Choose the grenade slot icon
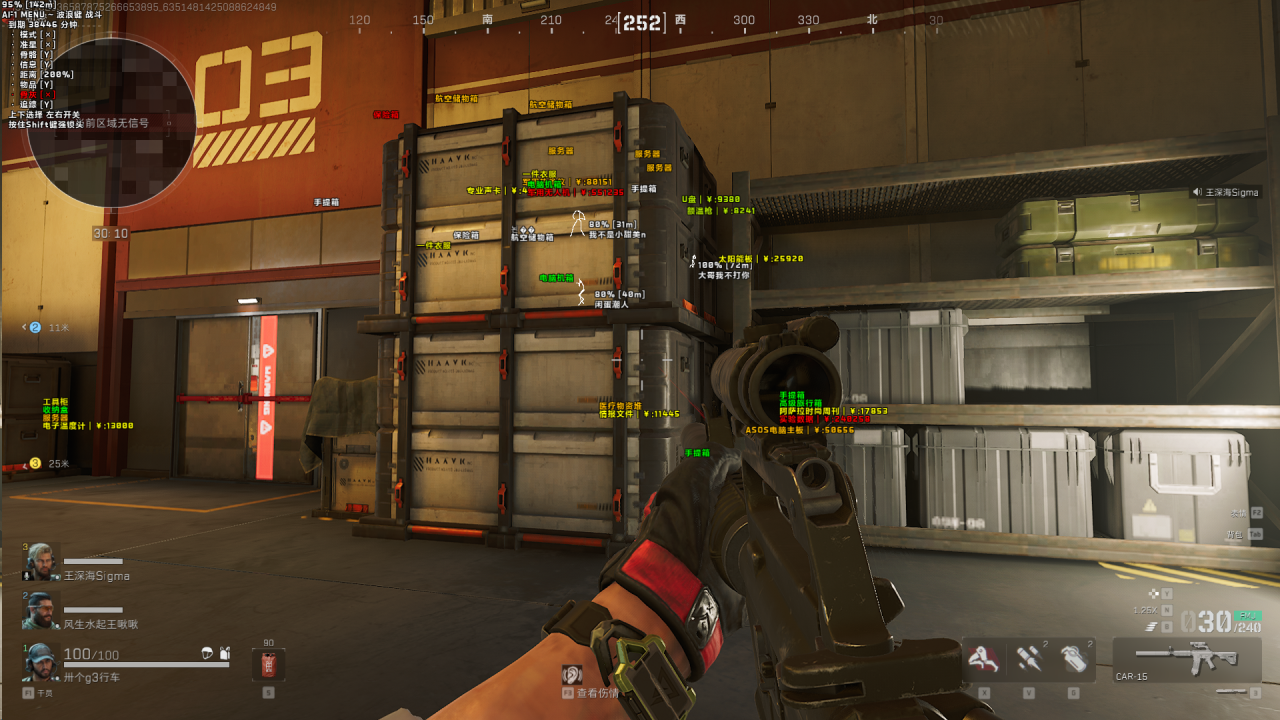Image resolution: width=1280 pixels, height=720 pixels. (1073, 659)
